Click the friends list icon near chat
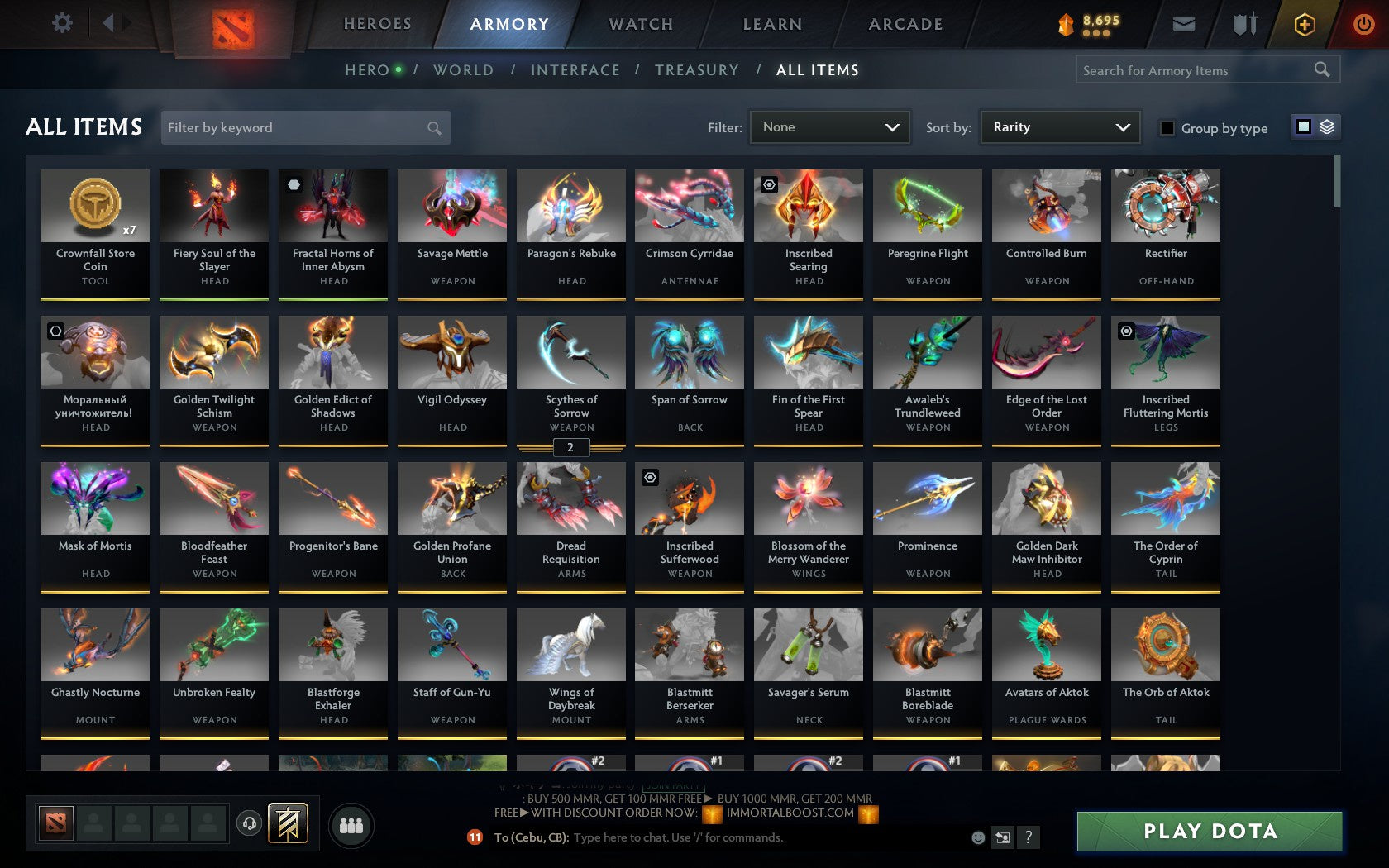This screenshot has height=868, width=1389. click(351, 824)
